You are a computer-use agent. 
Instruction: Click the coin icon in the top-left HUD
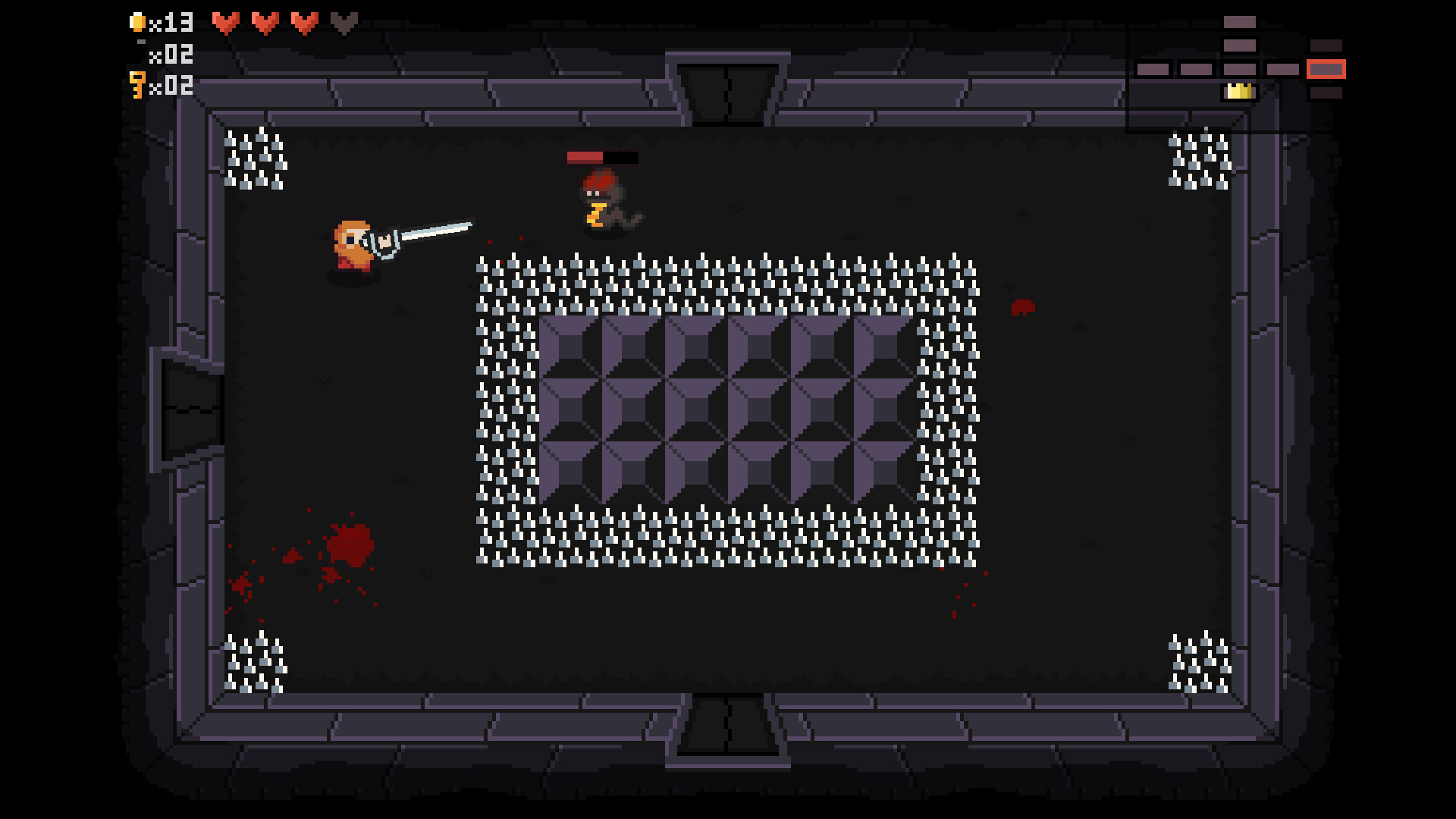click(x=139, y=21)
